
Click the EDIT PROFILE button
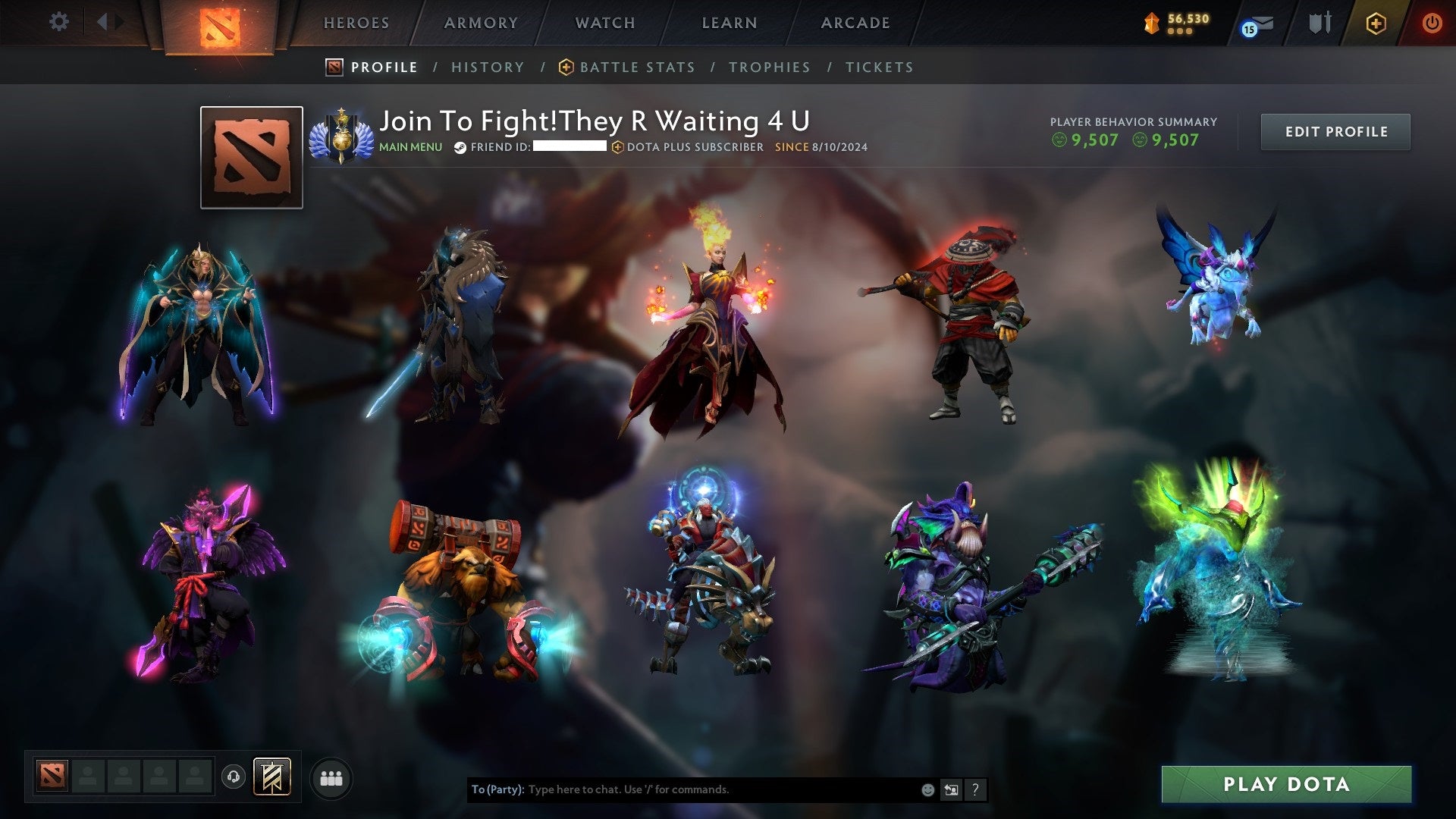1335,131
